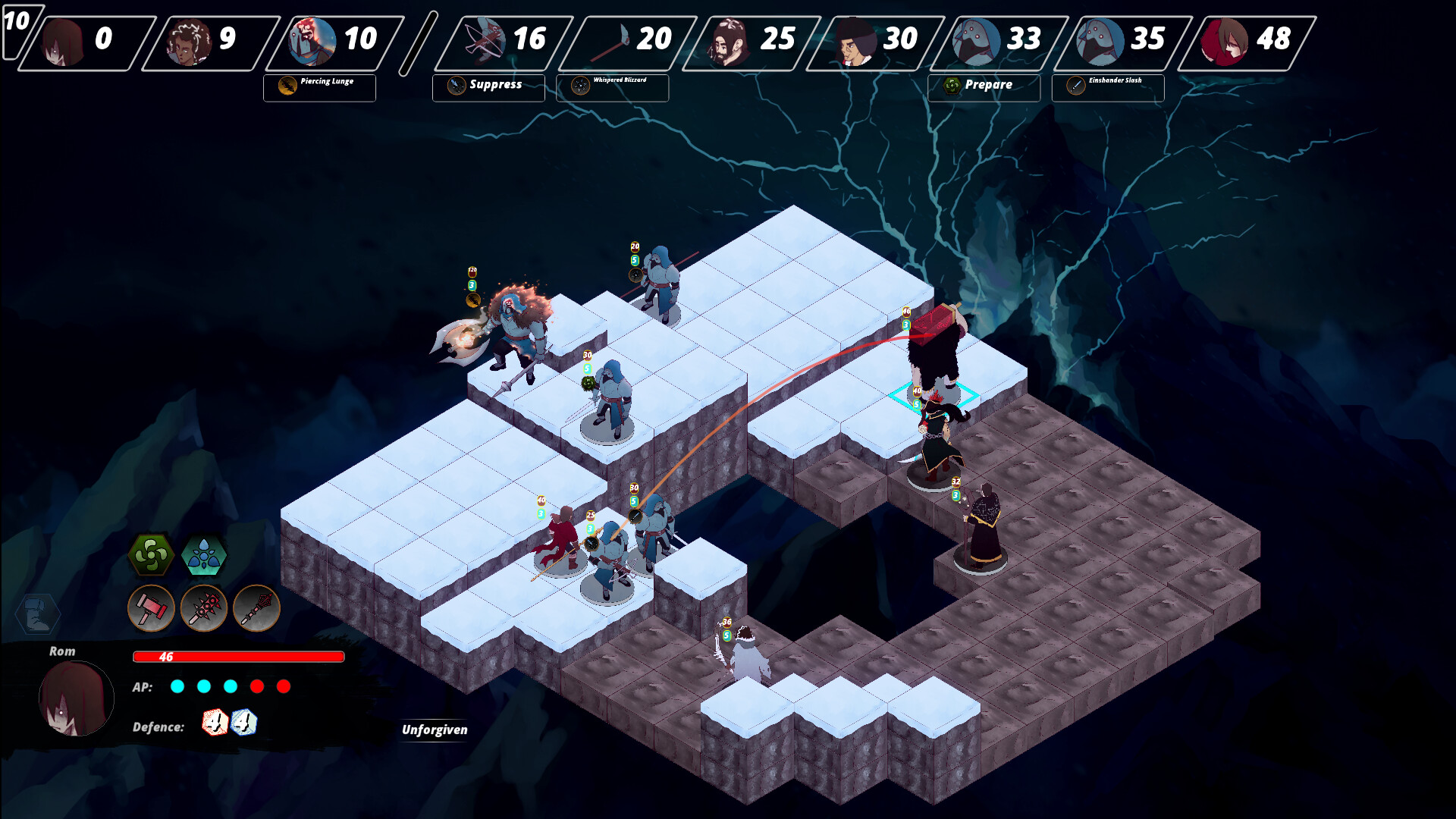Click the Whispered Blizzard ability icon
The width and height of the screenshot is (1456, 819).
pos(579,86)
